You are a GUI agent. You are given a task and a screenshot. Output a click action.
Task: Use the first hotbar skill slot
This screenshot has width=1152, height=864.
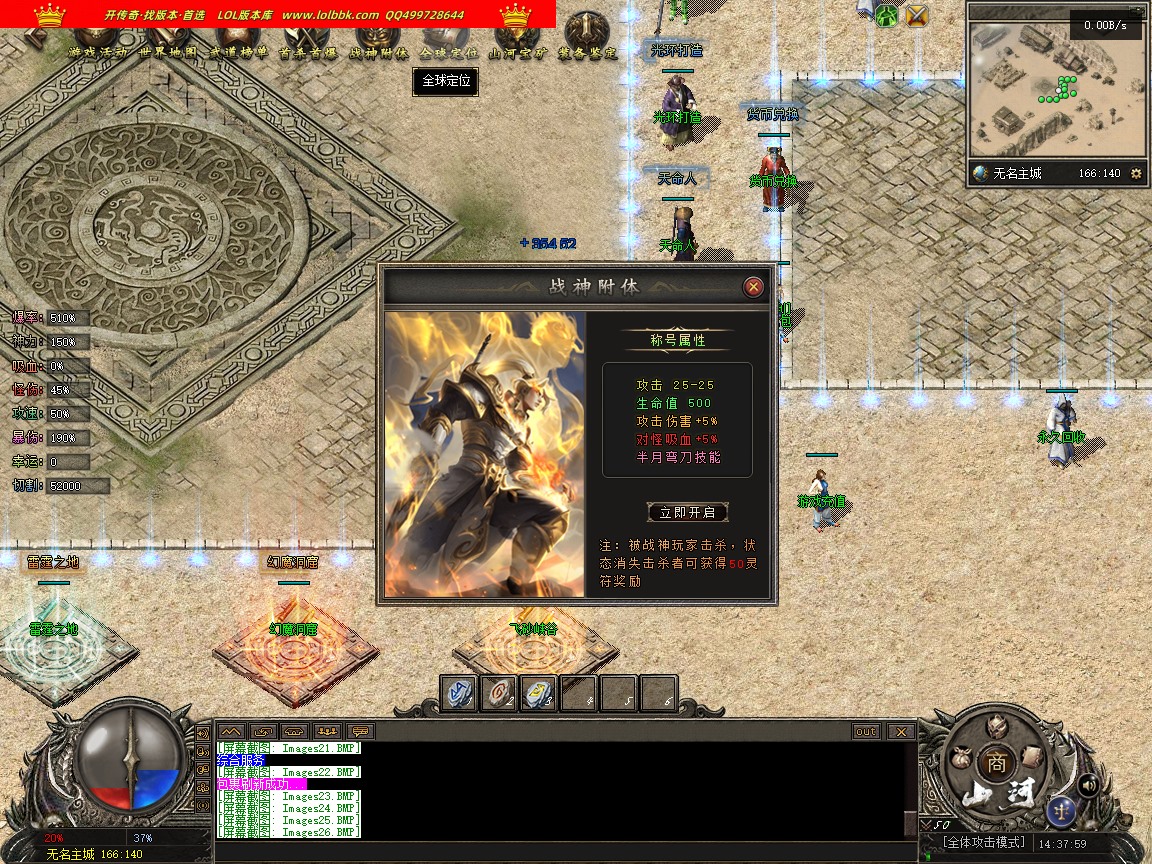(x=461, y=694)
